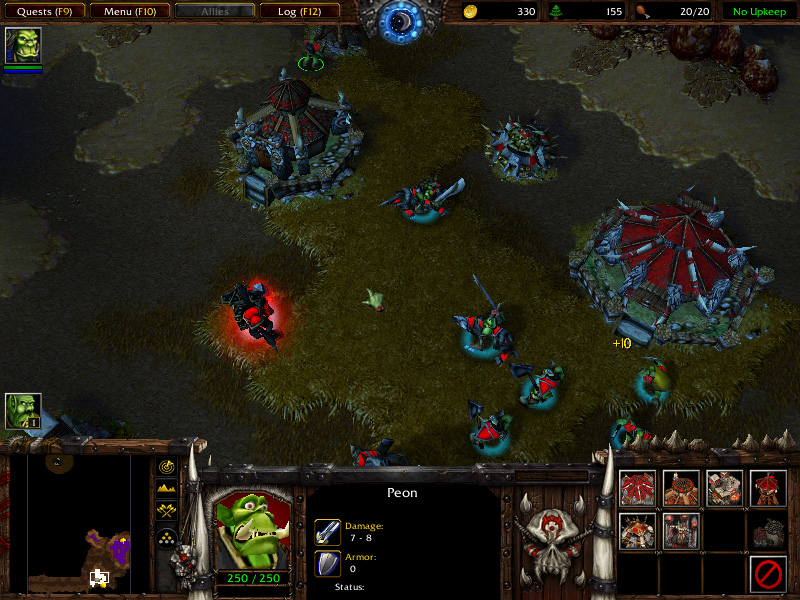This screenshot has height=600, width=800.
Task: Click the idle Peon worker icon
Action: click(x=23, y=411)
